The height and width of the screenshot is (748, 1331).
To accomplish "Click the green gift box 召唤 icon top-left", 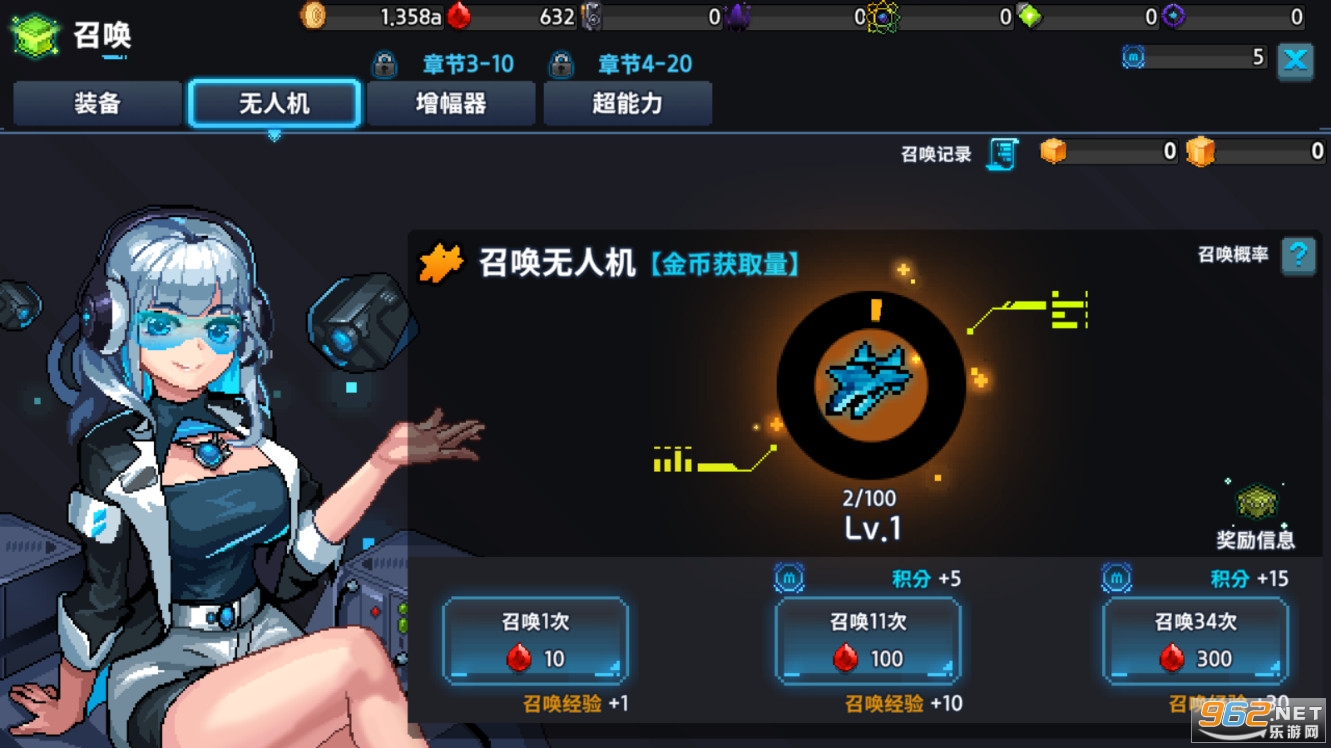I will [x=35, y=34].
